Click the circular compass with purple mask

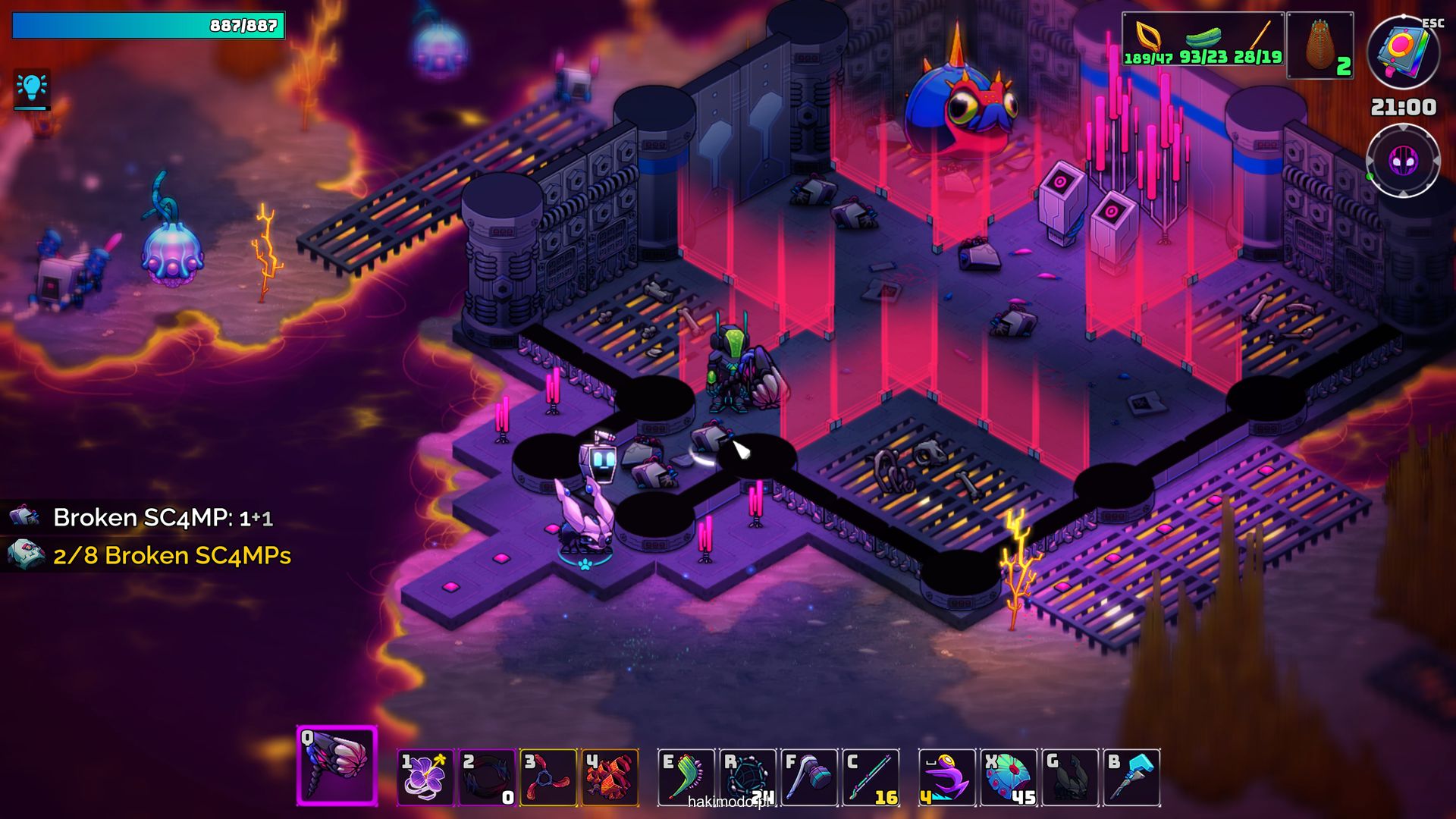[x=1402, y=161]
